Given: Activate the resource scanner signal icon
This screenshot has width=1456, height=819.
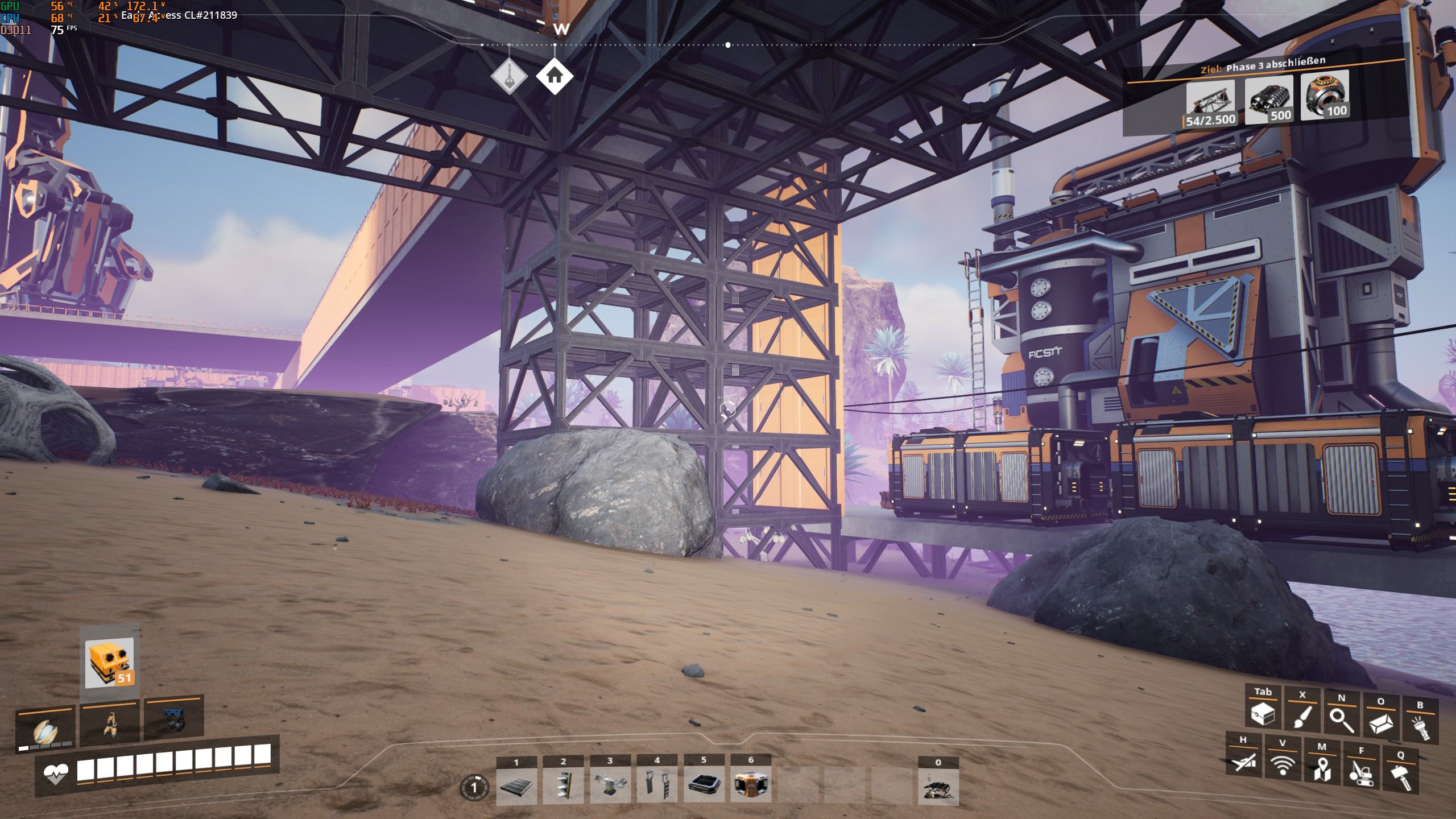Looking at the screenshot, I should 1283,765.
